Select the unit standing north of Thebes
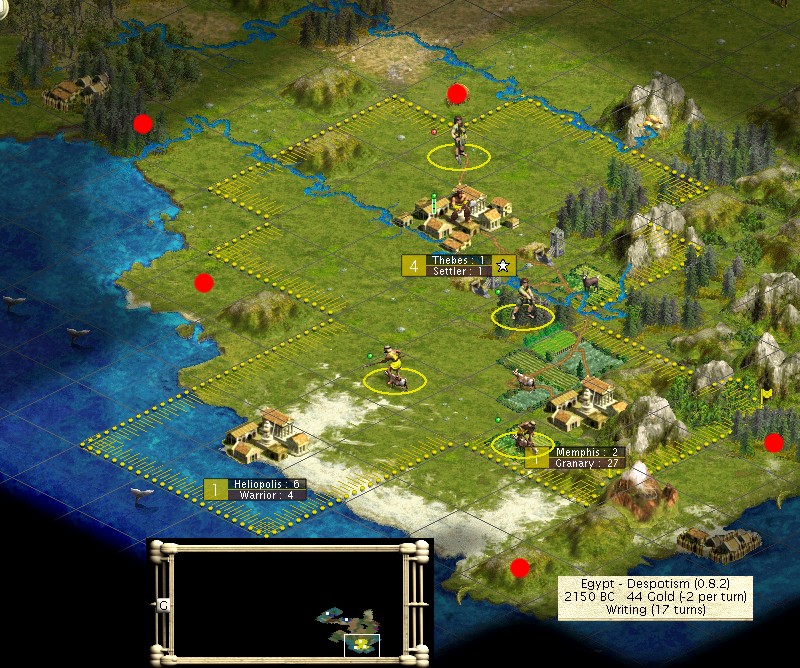Image resolution: width=800 pixels, height=668 pixels. [x=458, y=140]
